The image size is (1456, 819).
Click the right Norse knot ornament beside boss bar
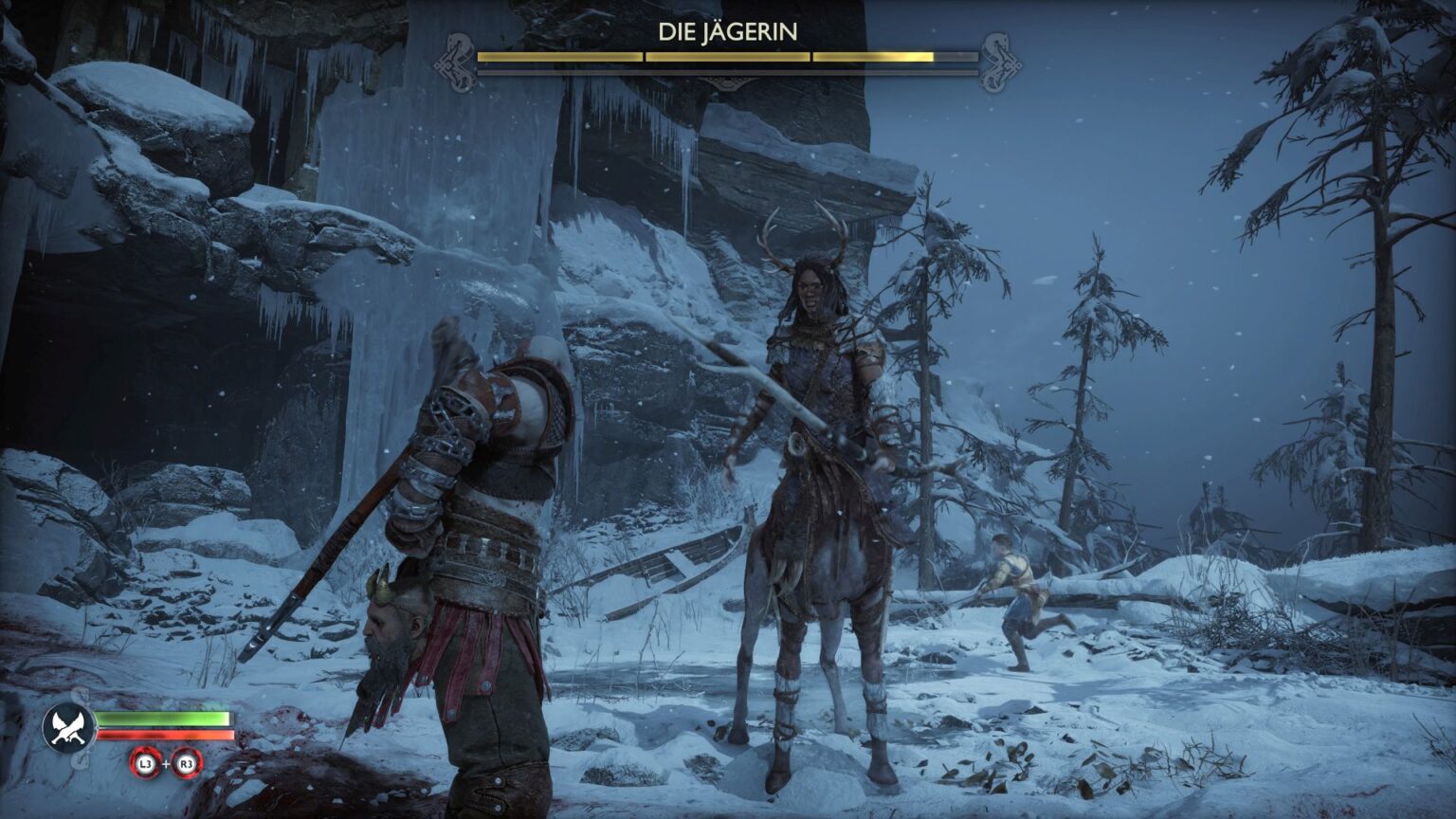click(997, 60)
